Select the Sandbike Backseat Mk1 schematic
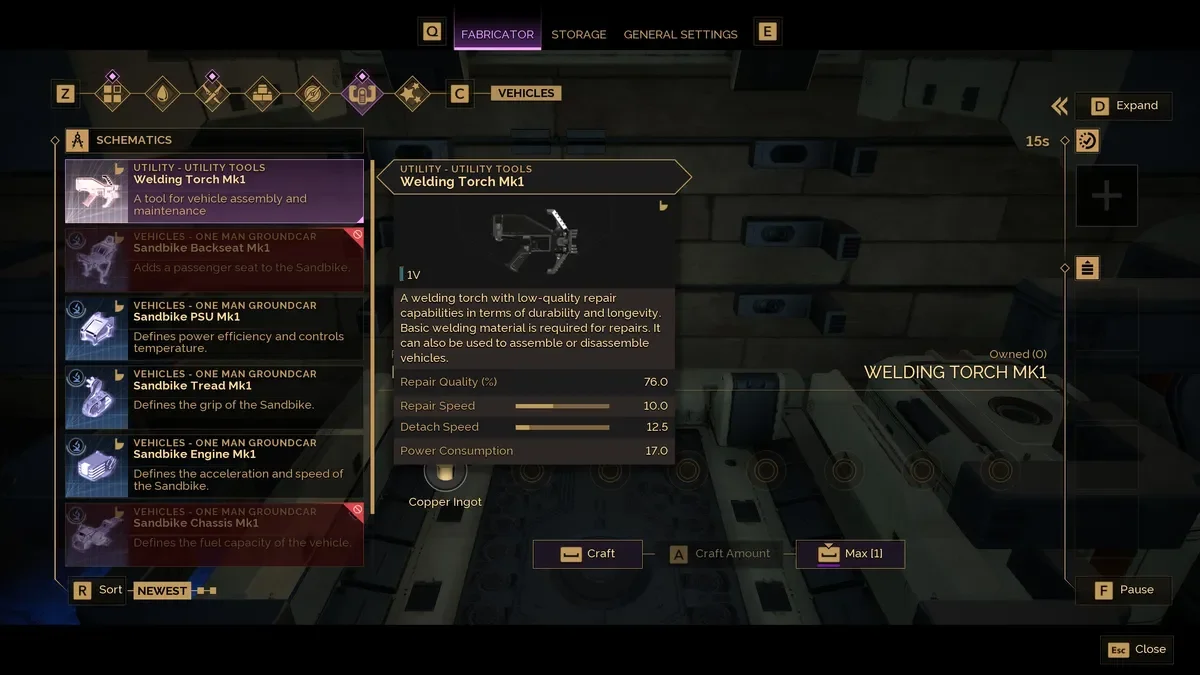The width and height of the screenshot is (1200, 675). click(x=214, y=259)
